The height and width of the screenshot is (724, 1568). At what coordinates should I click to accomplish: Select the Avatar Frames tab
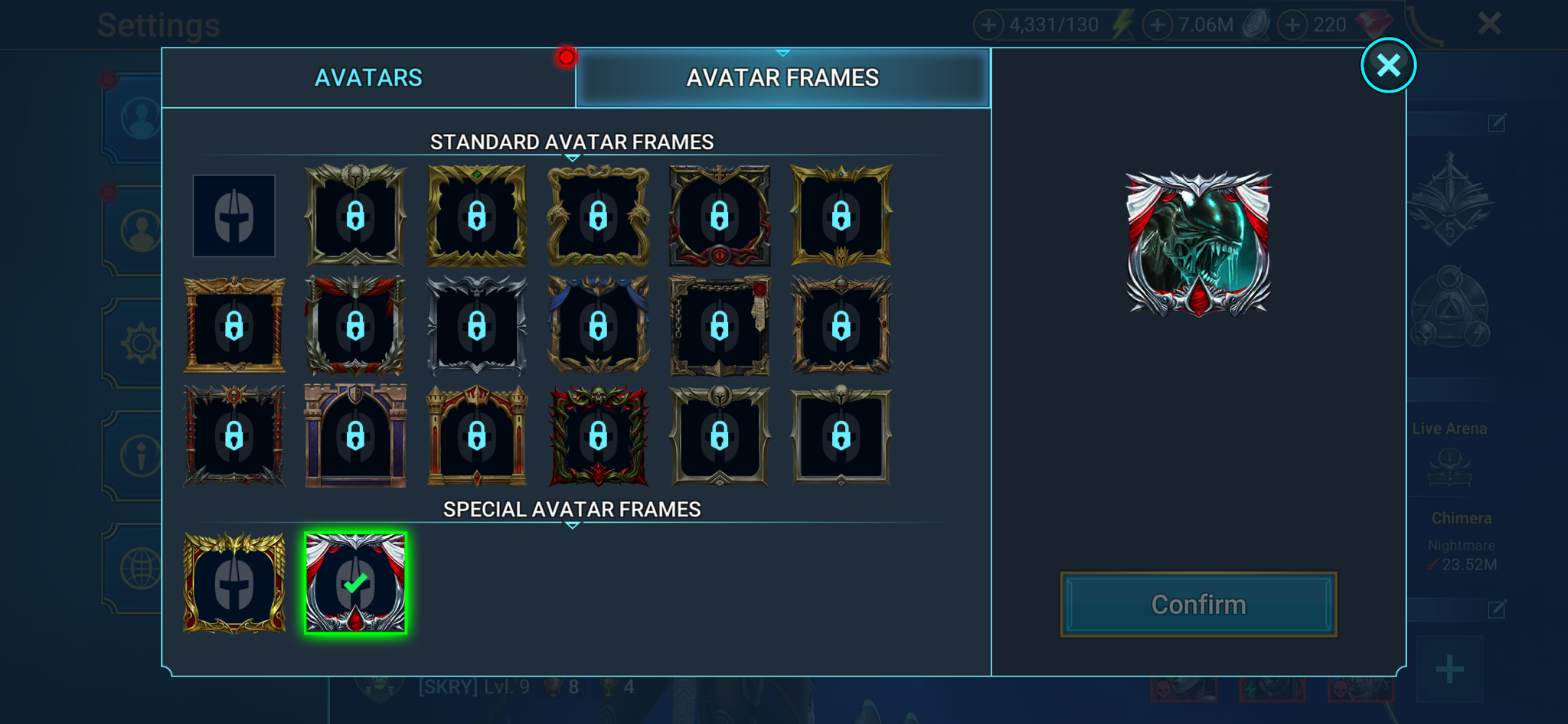point(783,77)
